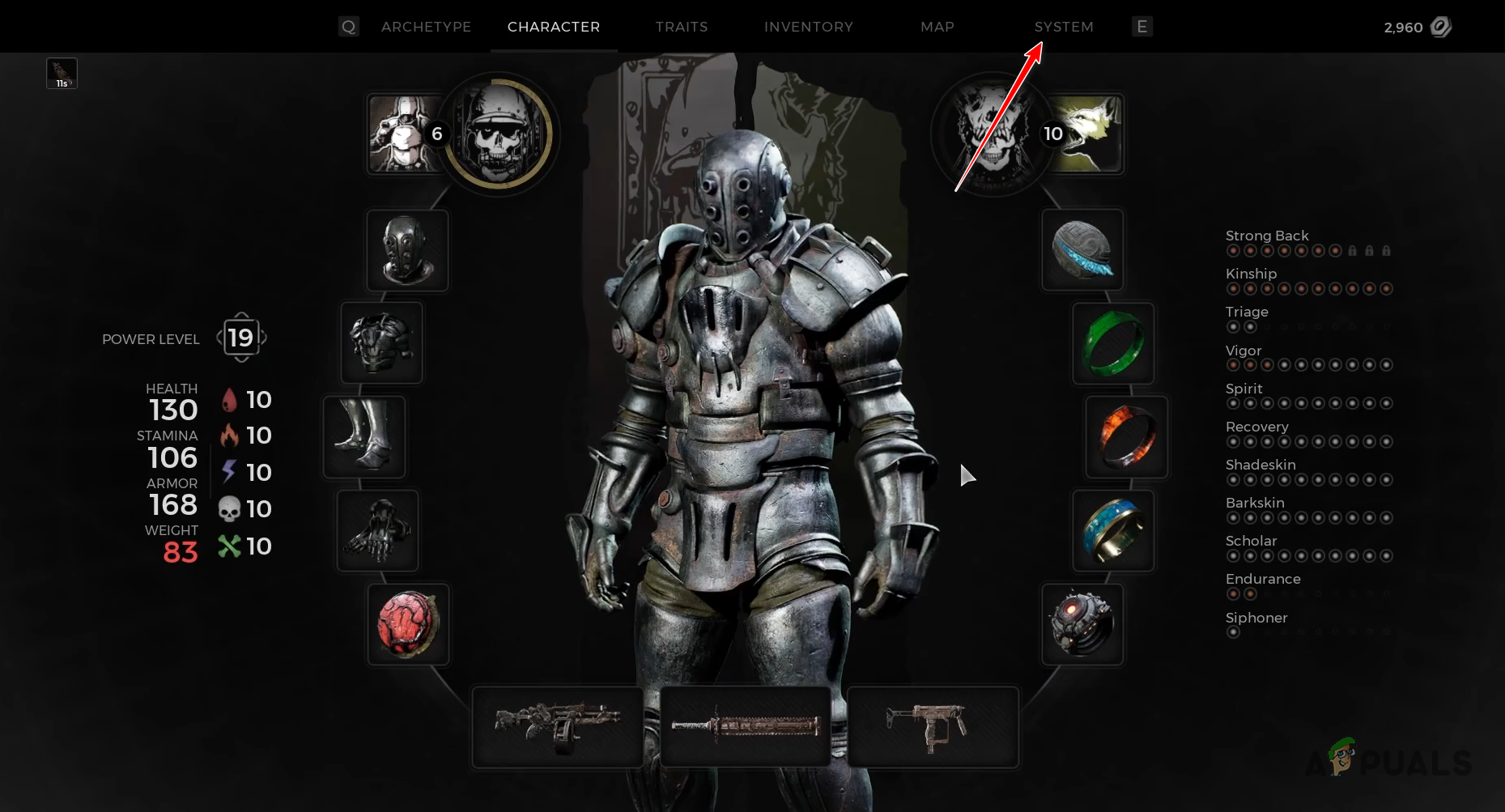Image resolution: width=1505 pixels, height=812 pixels.
Task: Switch to the TRAITS tab
Action: (681, 26)
